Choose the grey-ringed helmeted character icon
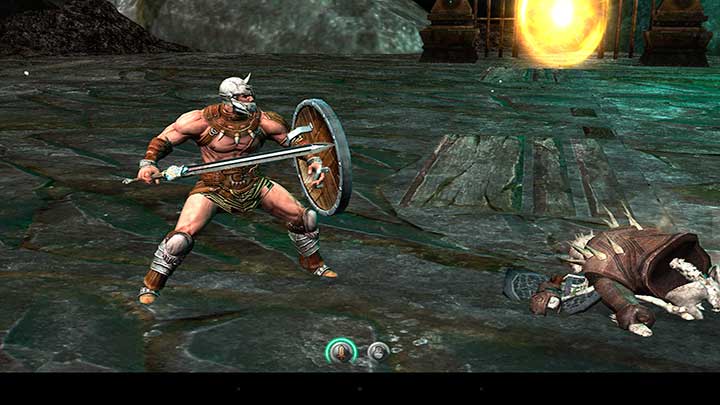 coord(378,351)
